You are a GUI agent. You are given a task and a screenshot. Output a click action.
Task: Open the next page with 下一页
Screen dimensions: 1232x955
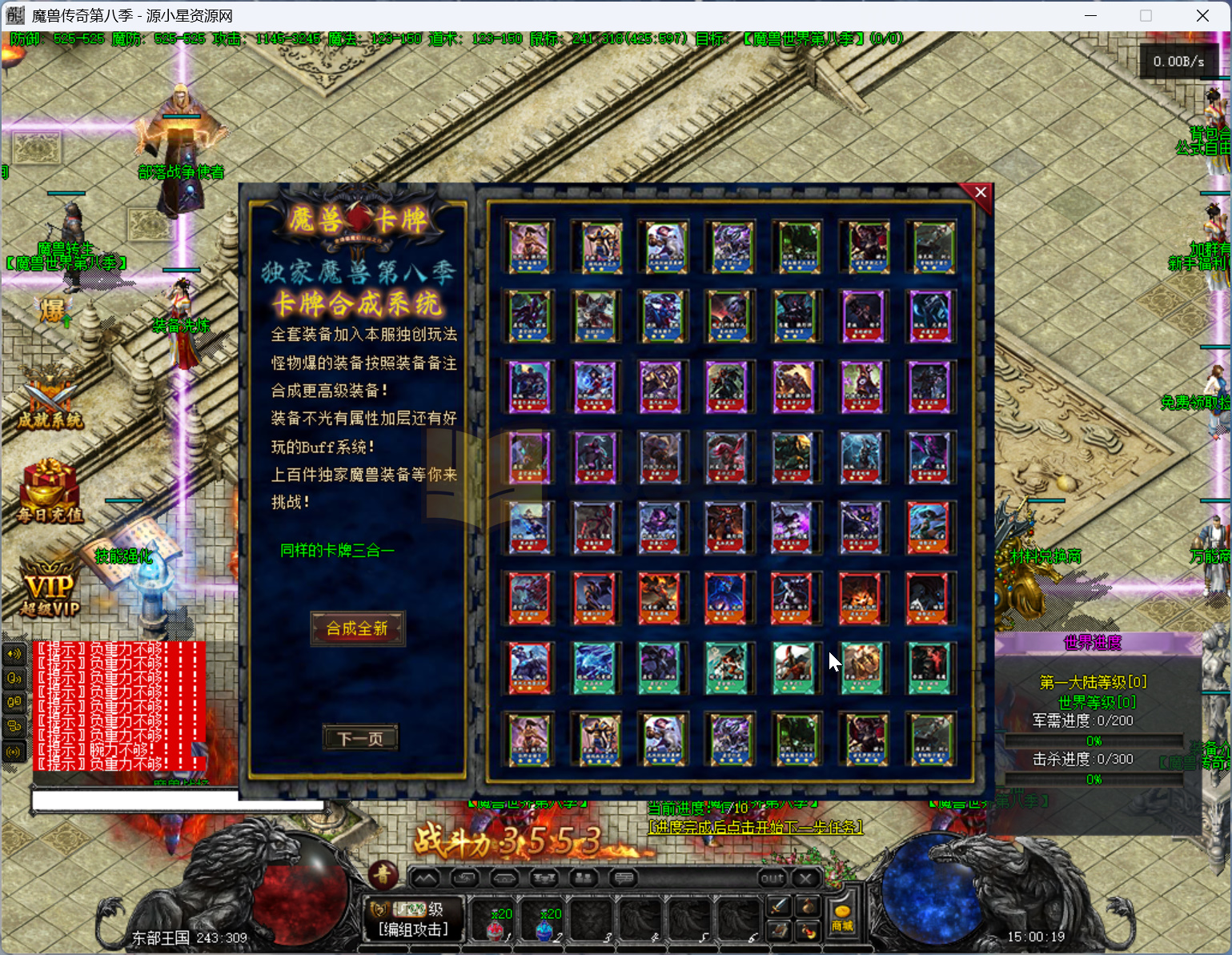tap(360, 737)
